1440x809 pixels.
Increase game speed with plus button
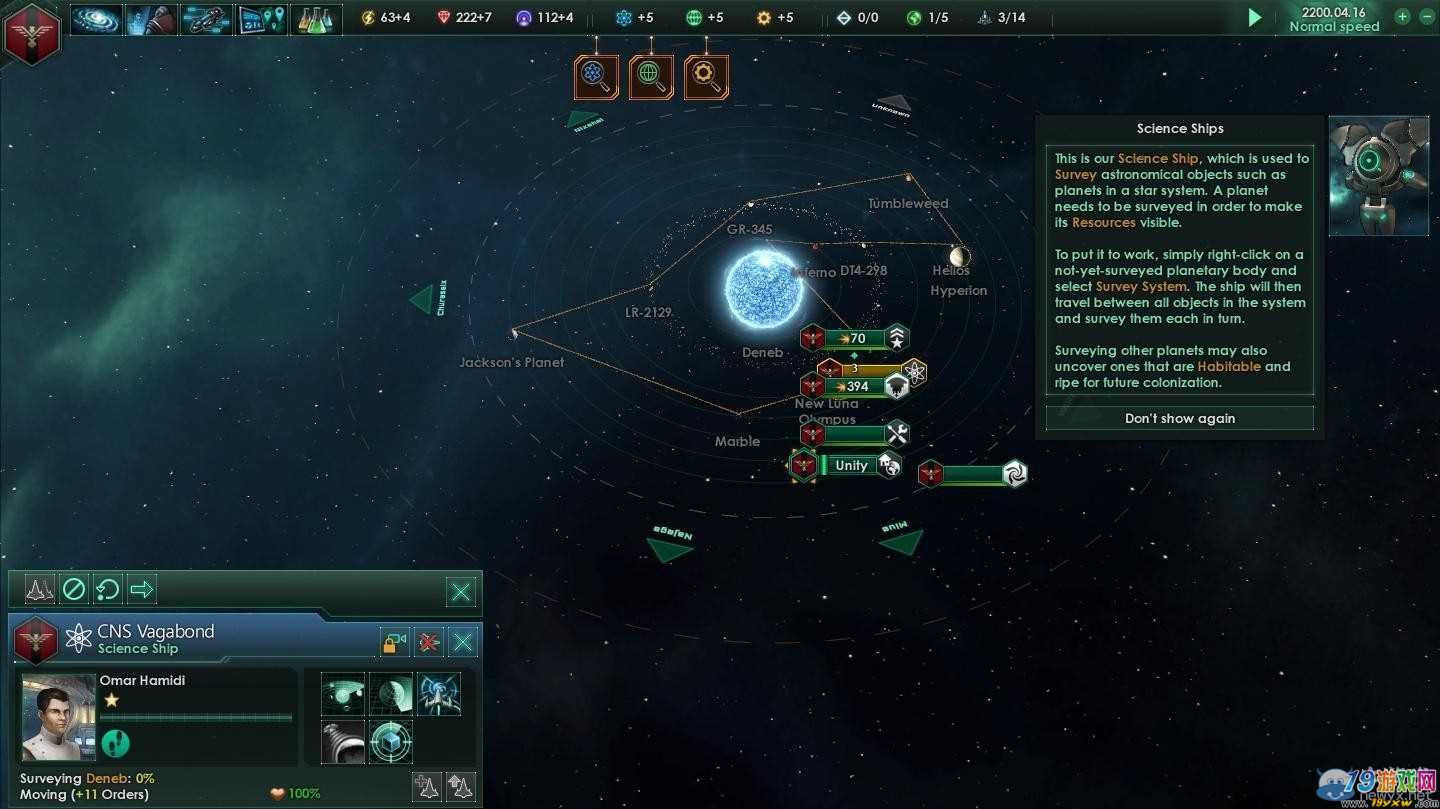point(1402,16)
